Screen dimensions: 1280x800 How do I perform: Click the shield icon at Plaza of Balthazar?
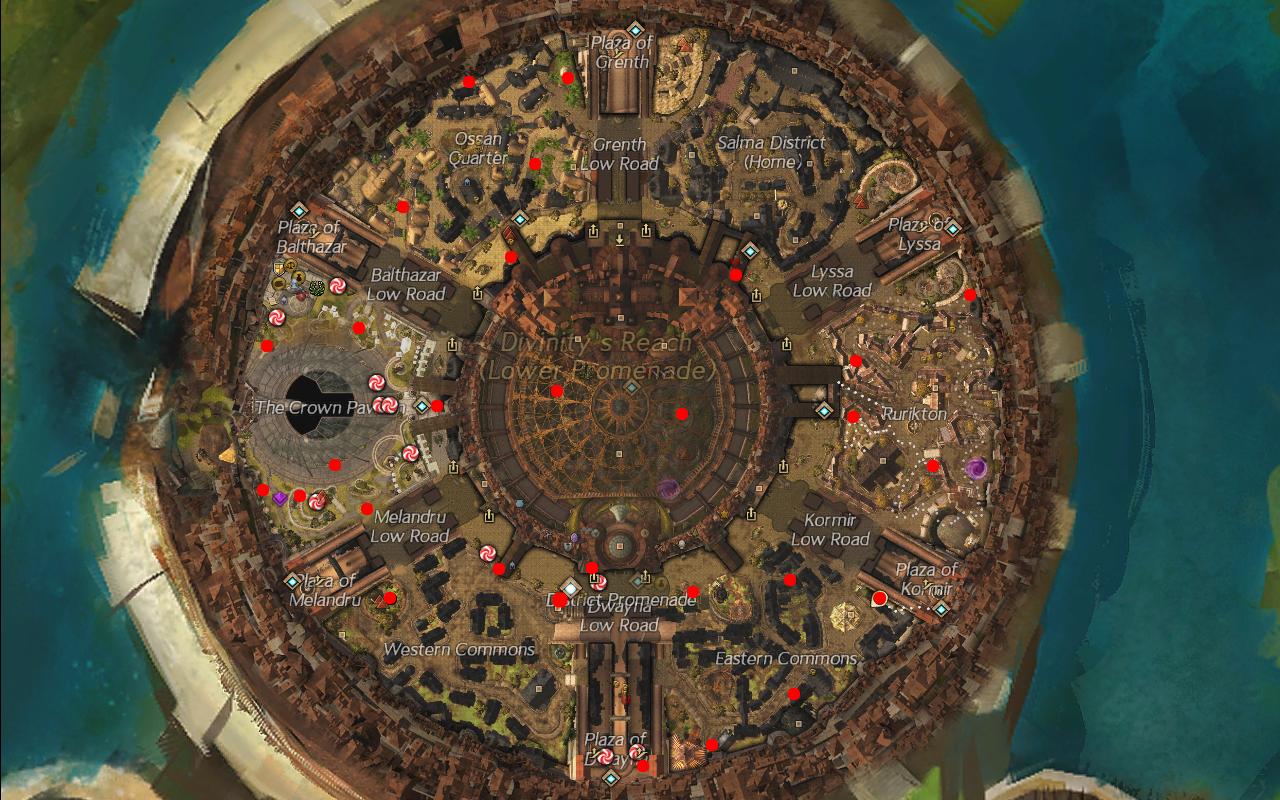[x=279, y=267]
